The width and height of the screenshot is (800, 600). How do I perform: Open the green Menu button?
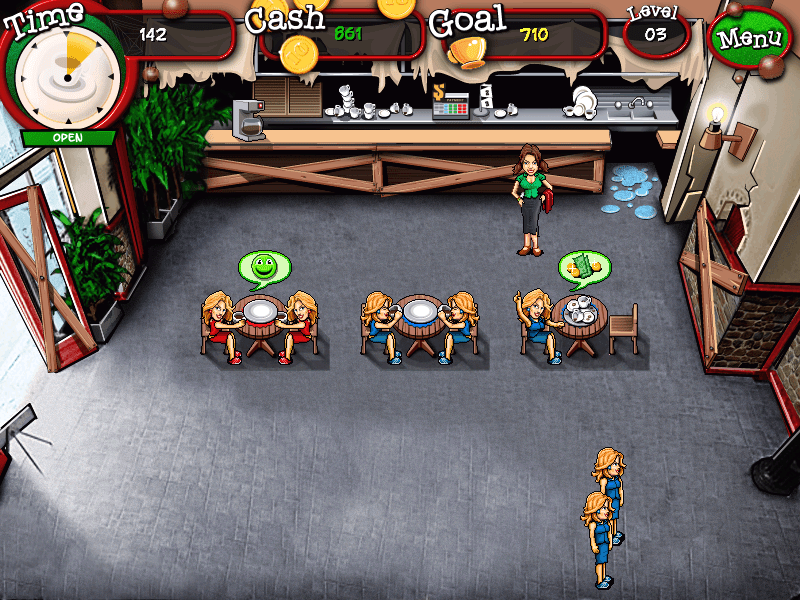pyautogui.click(x=750, y=39)
